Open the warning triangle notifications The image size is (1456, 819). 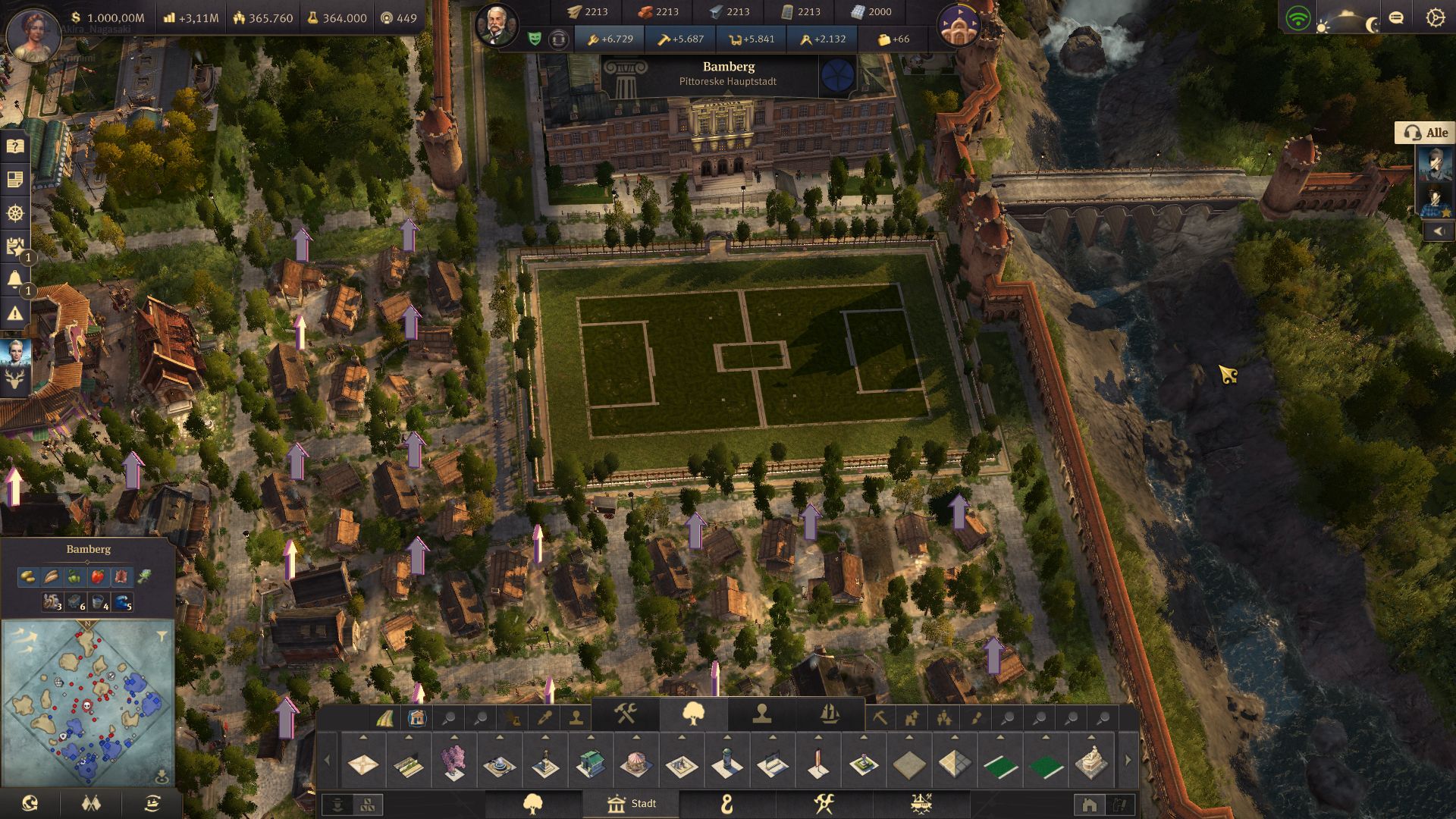point(15,312)
